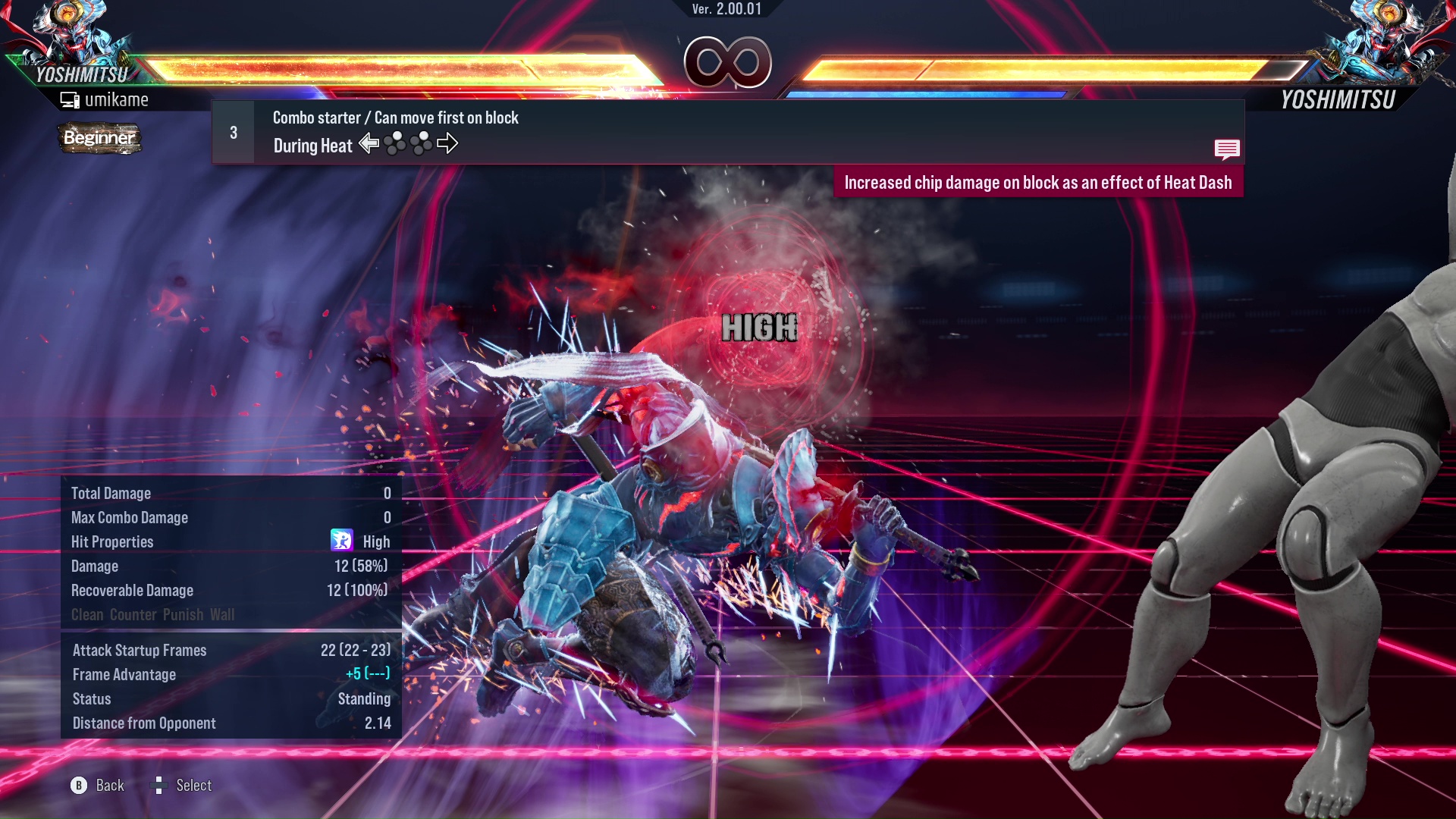Enable the Wall damage display option

222,615
